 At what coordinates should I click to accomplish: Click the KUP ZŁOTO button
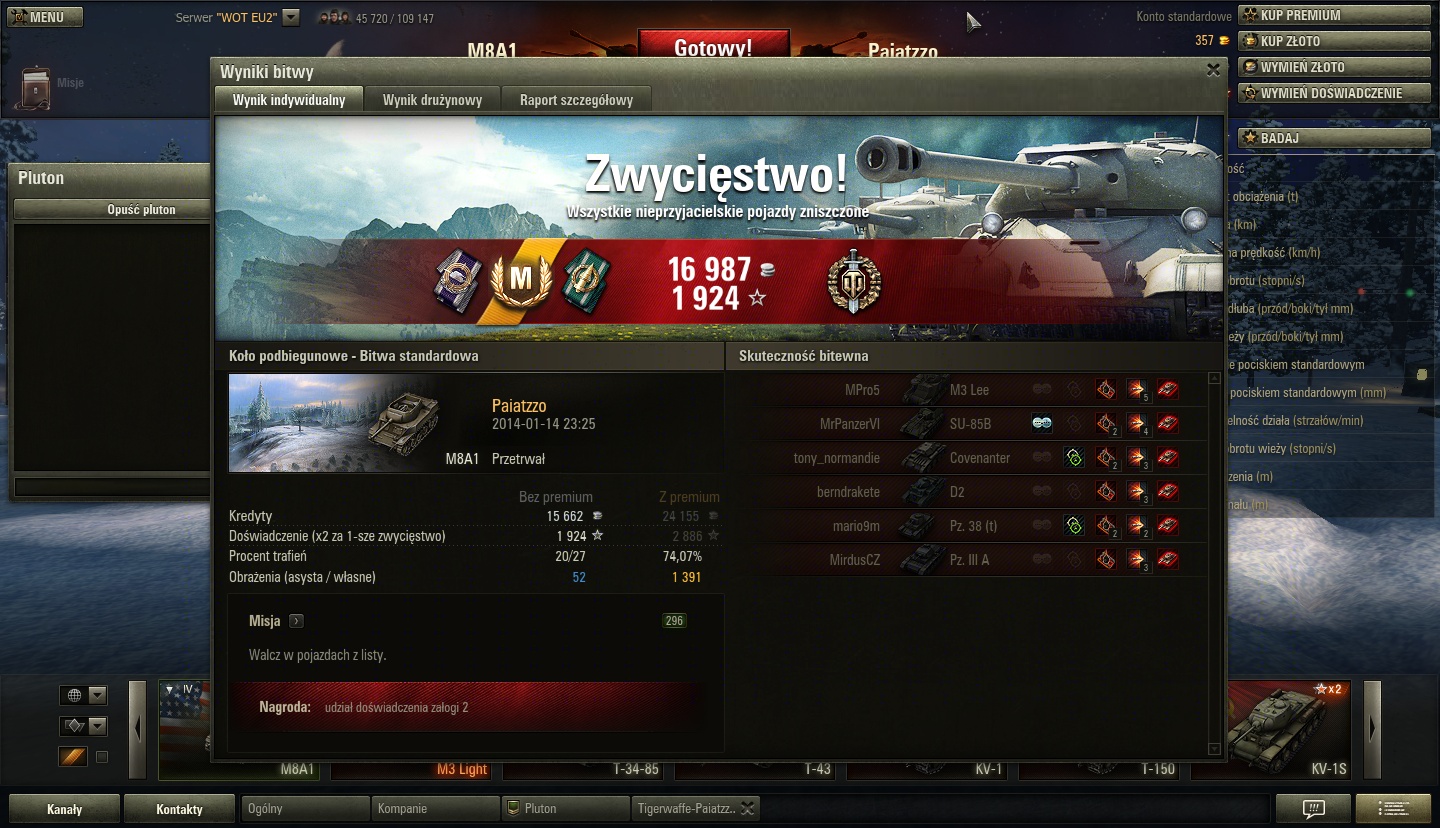pyautogui.click(x=1334, y=41)
